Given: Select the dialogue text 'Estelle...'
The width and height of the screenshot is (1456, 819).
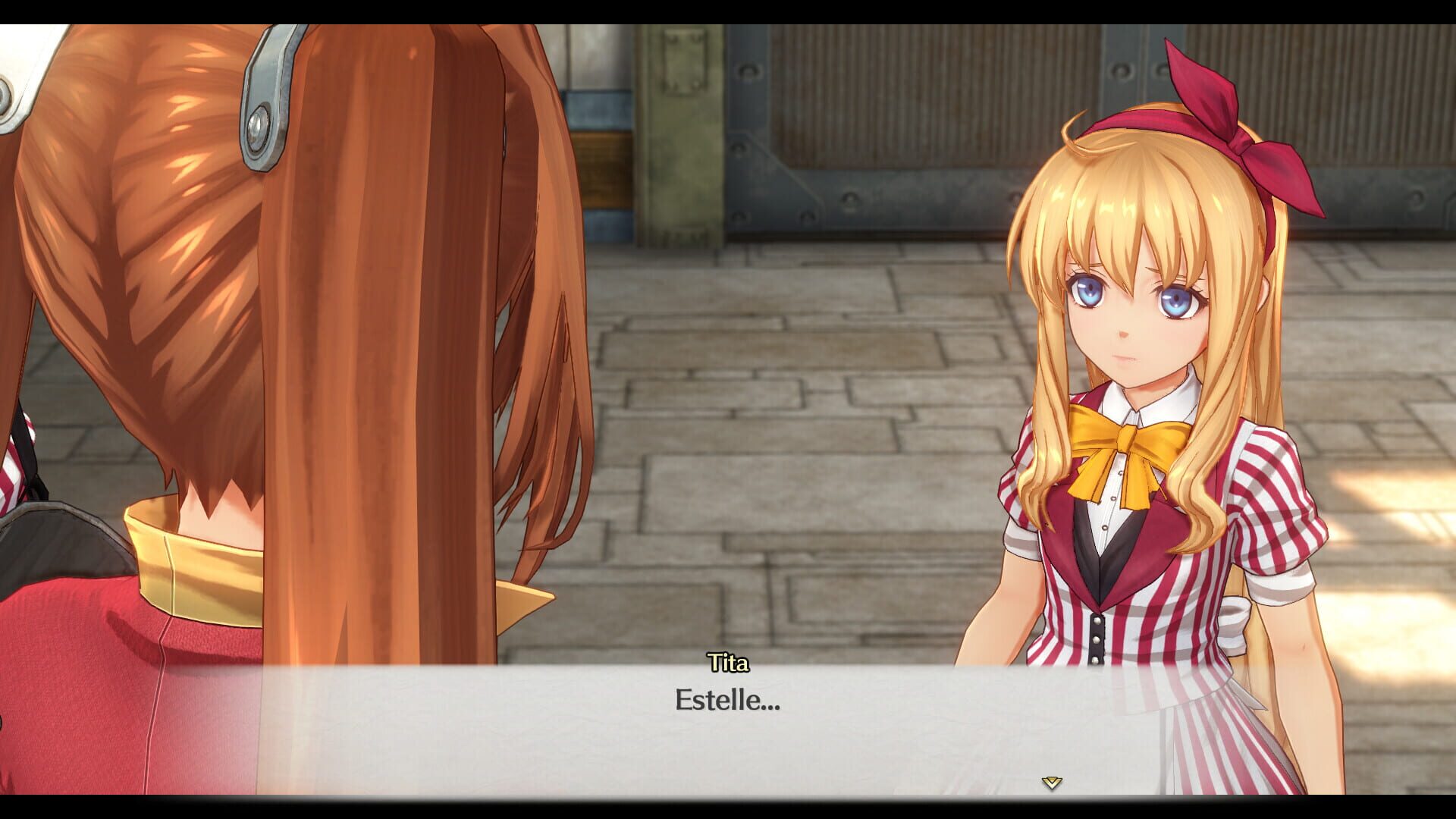Looking at the screenshot, I should [x=726, y=703].
